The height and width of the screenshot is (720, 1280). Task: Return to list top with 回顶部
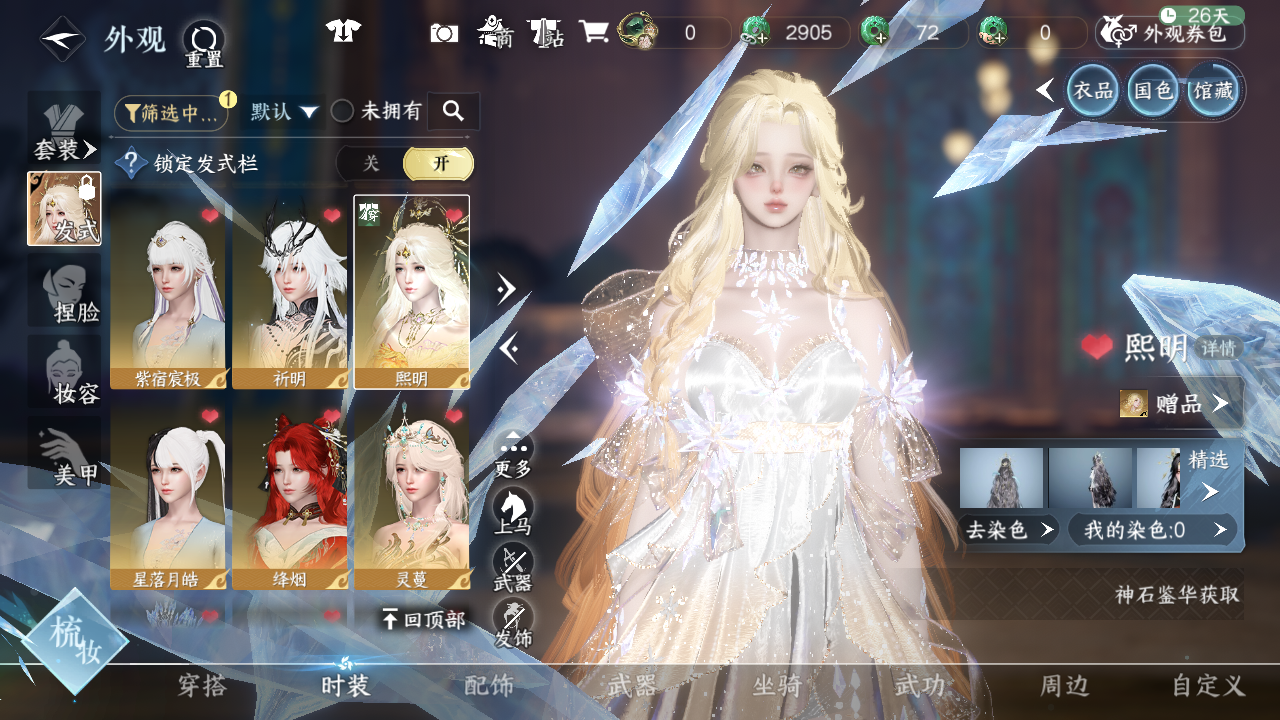tap(423, 620)
